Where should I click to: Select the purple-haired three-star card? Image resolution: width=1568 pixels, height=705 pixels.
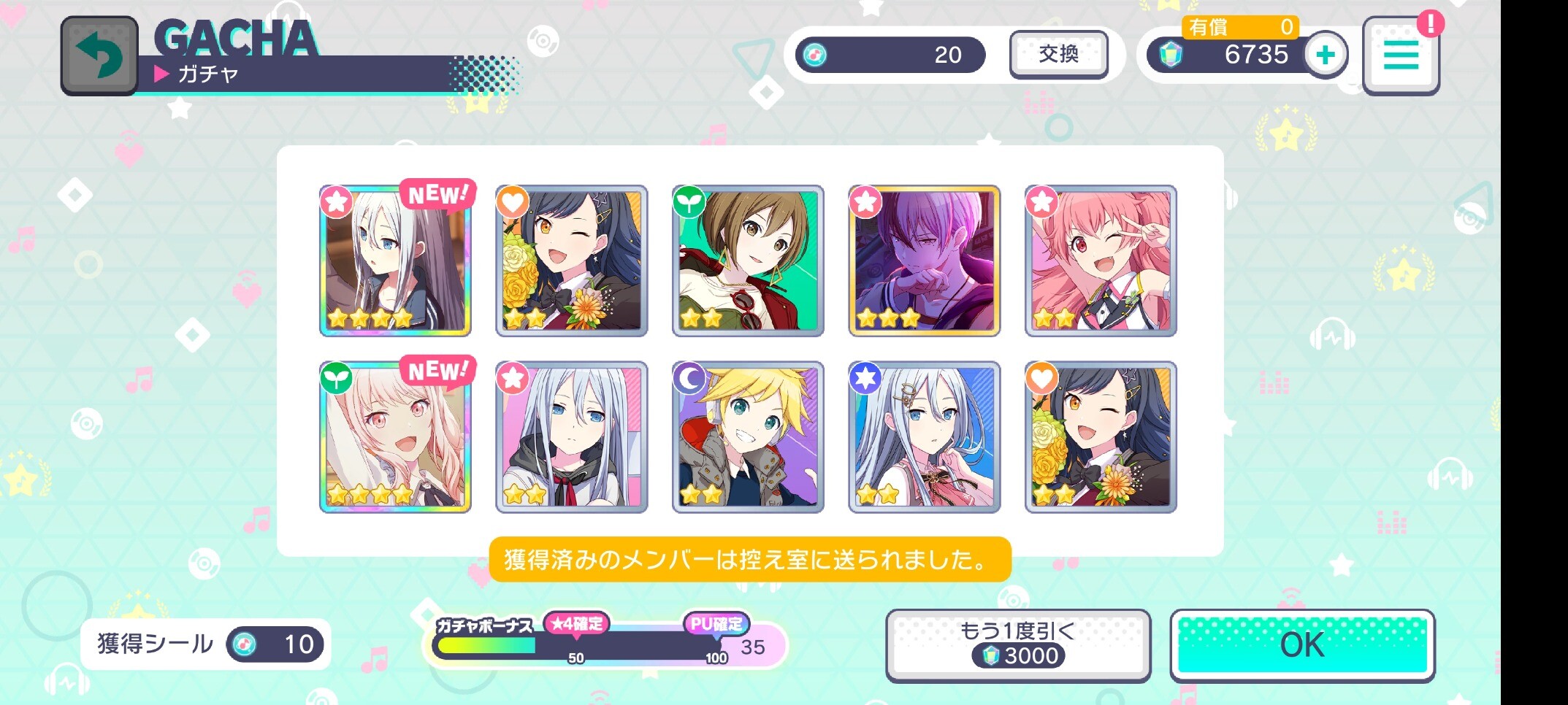pyautogui.click(x=924, y=261)
